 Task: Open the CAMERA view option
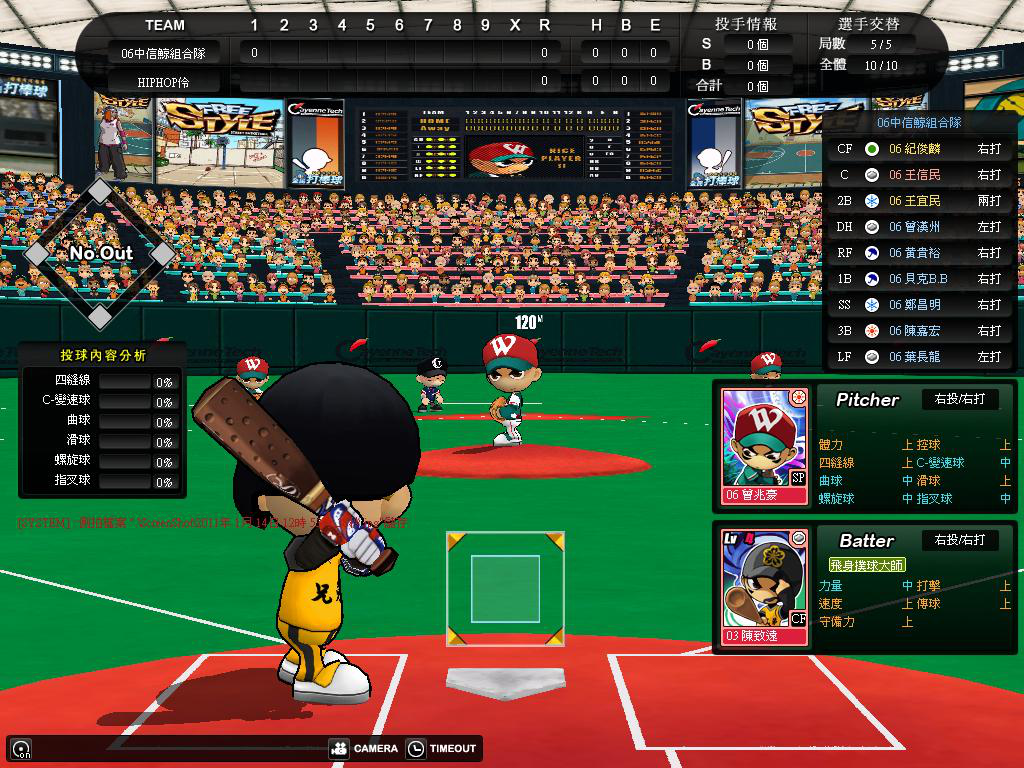363,748
